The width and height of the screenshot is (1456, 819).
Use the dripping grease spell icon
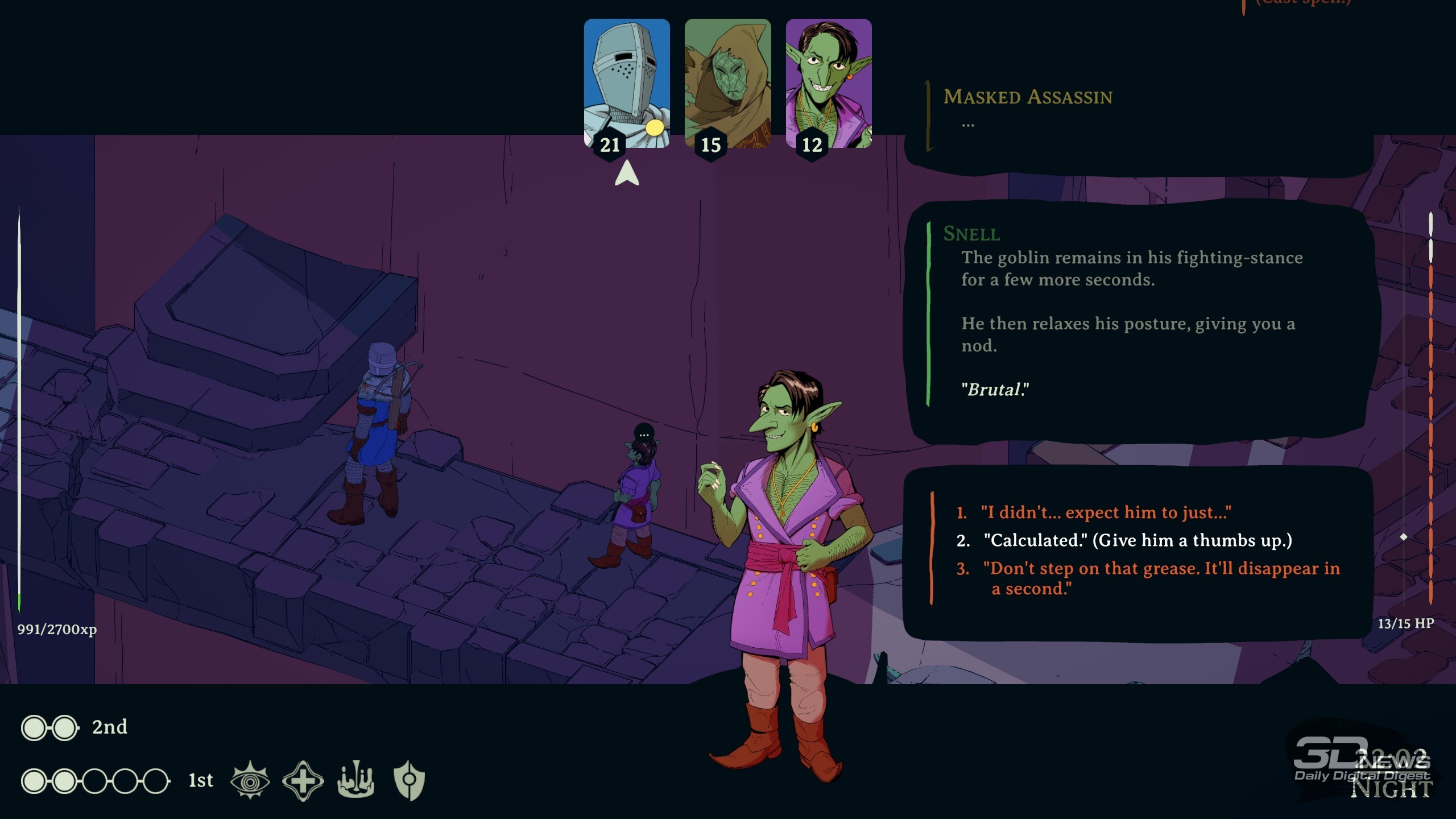coord(356,780)
